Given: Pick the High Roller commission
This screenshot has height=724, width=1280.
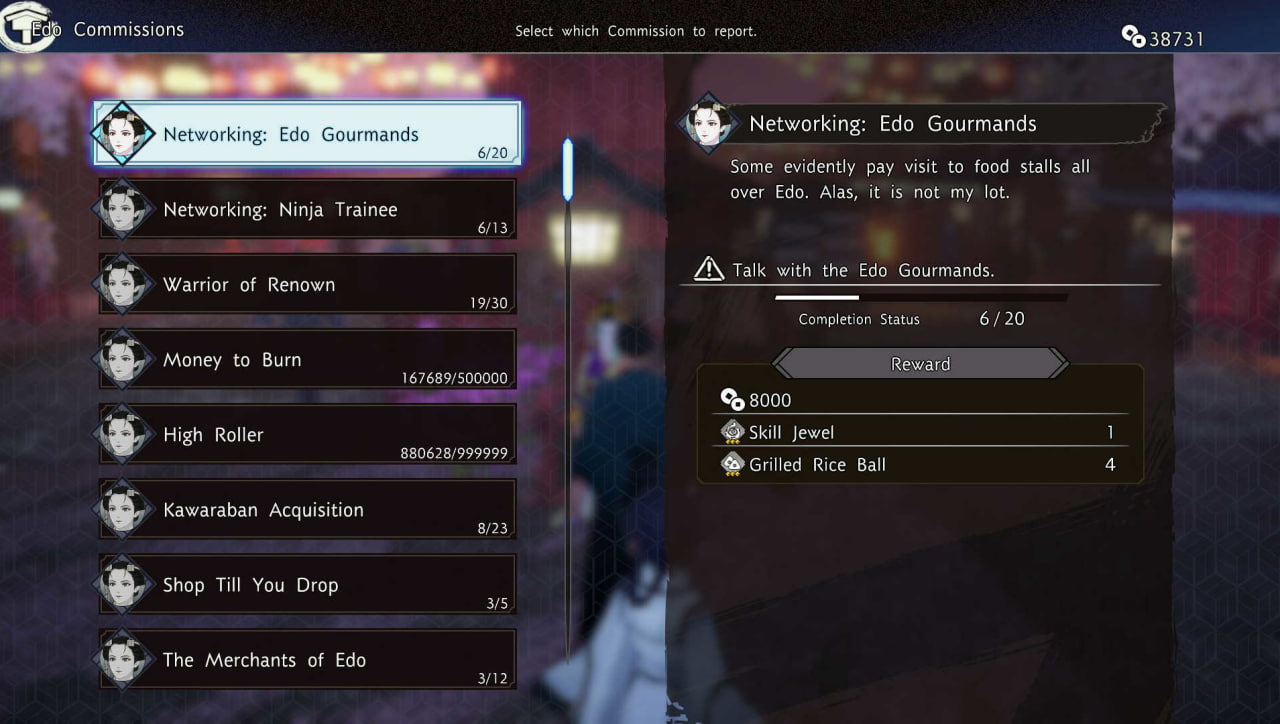Looking at the screenshot, I should click(308, 434).
